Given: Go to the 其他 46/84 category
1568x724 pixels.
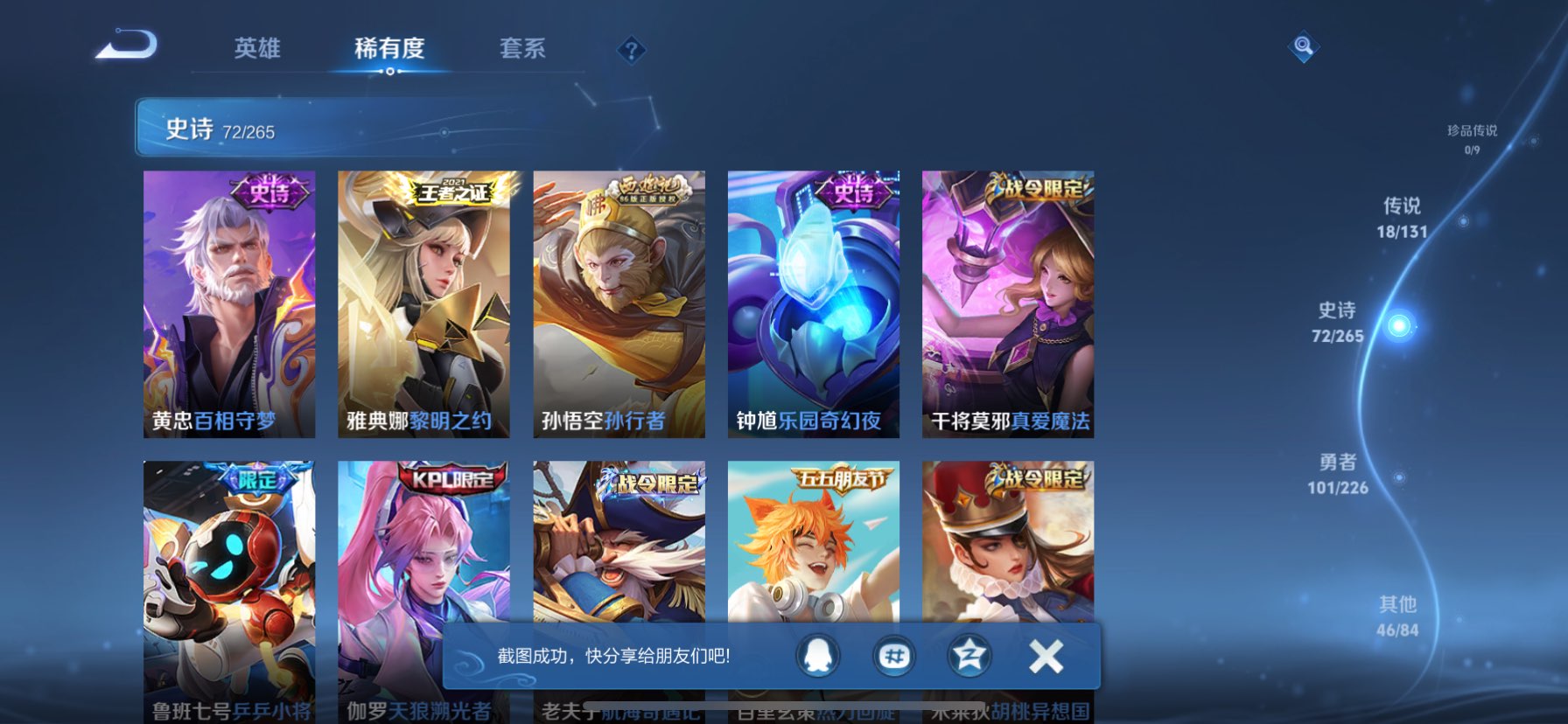Looking at the screenshot, I should coord(1398,615).
